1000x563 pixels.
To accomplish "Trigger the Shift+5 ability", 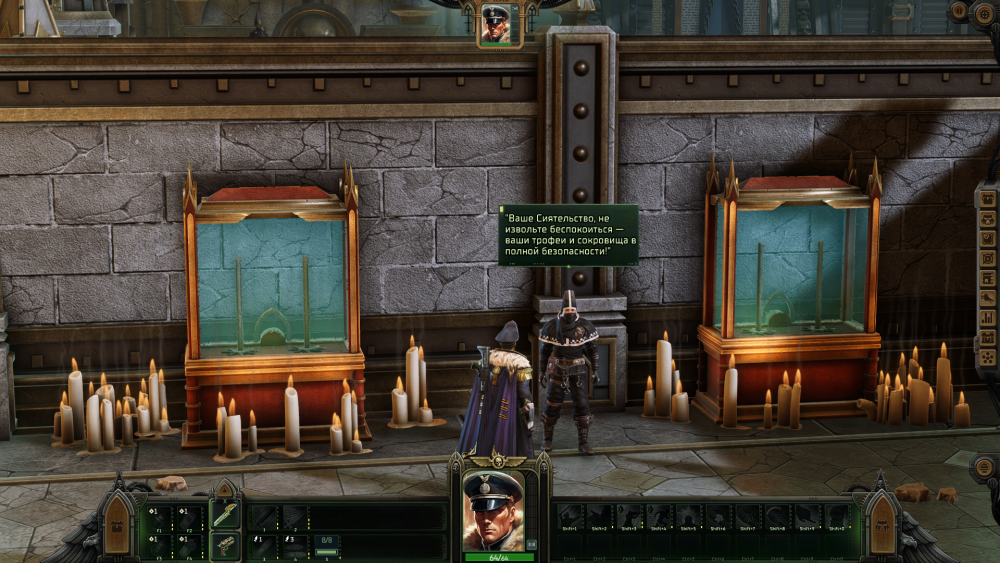I will click(690, 517).
